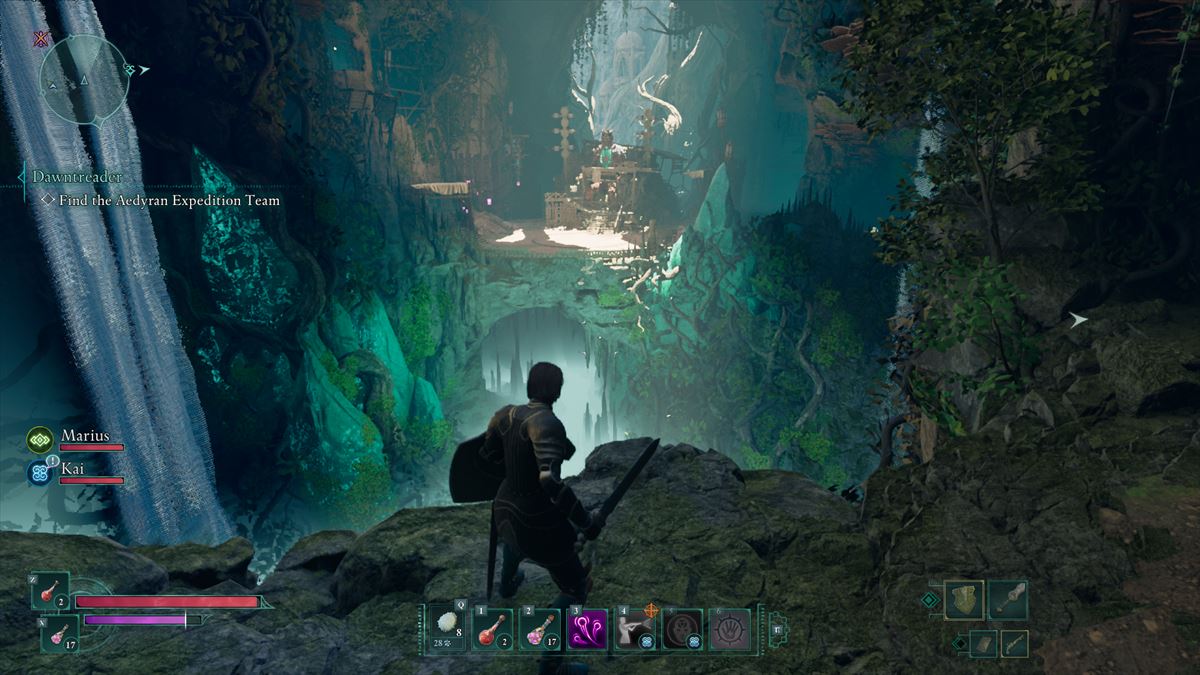Image resolution: width=1200 pixels, height=675 pixels.
Task: Eat the white food item in the Q slot
Action: [447, 630]
